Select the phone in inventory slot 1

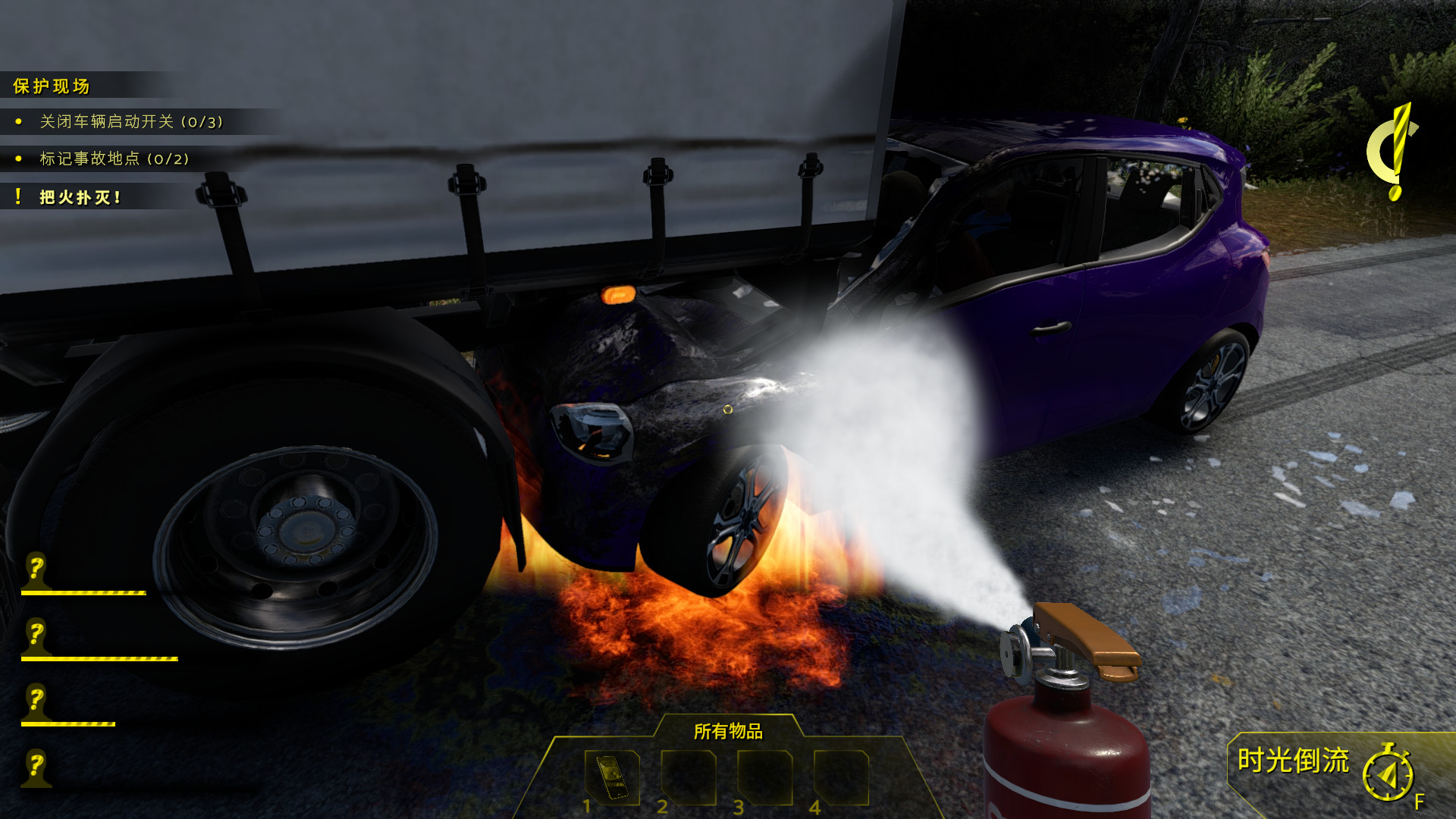tap(612, 778)
